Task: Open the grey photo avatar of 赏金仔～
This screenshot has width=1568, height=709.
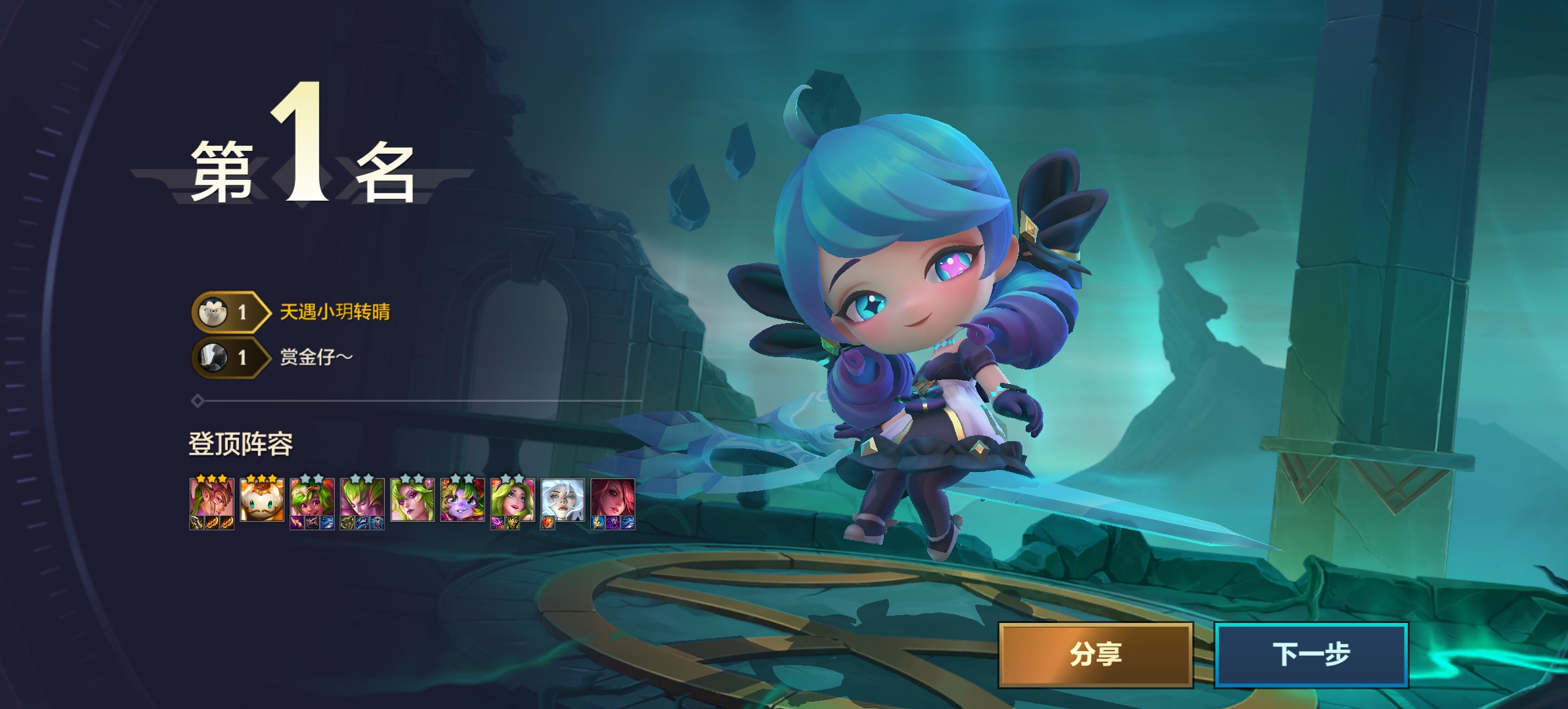Action: point(213,358)
